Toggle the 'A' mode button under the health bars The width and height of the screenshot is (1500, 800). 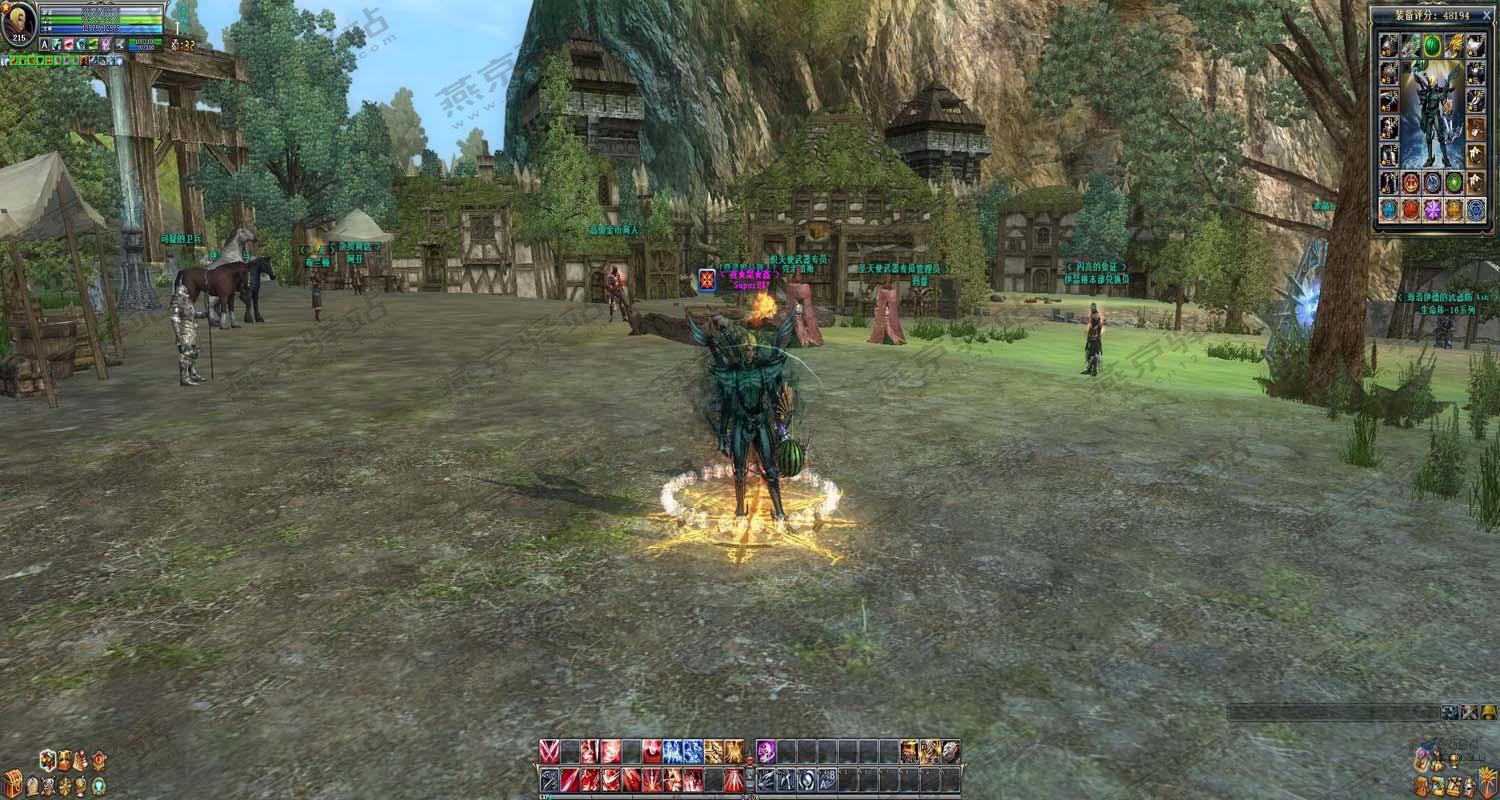click(44, 45)
